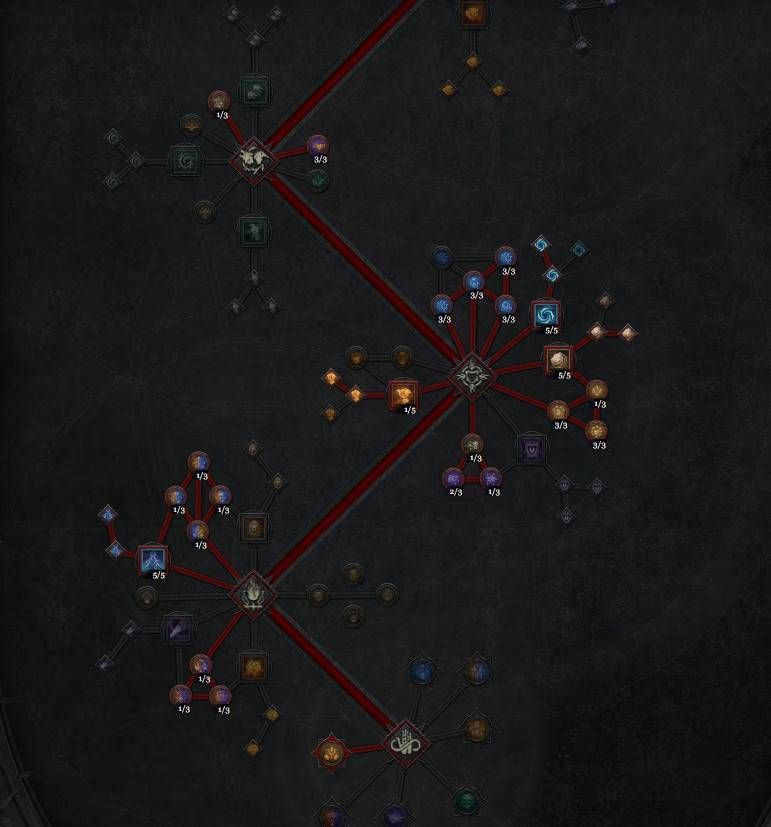Click the purple passive node with 3/3 rank
This screenshot has width=771, height=827.
tap(317, 147)
